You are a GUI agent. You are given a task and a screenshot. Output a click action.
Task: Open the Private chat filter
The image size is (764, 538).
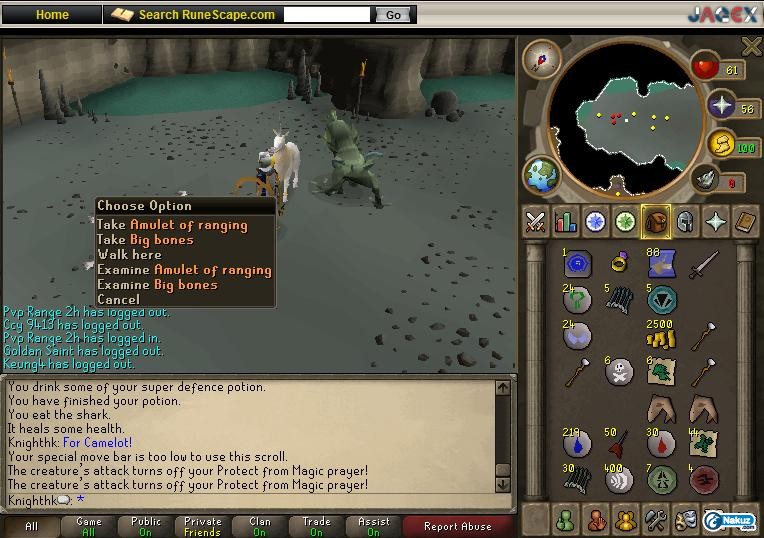tap(203, 526)
